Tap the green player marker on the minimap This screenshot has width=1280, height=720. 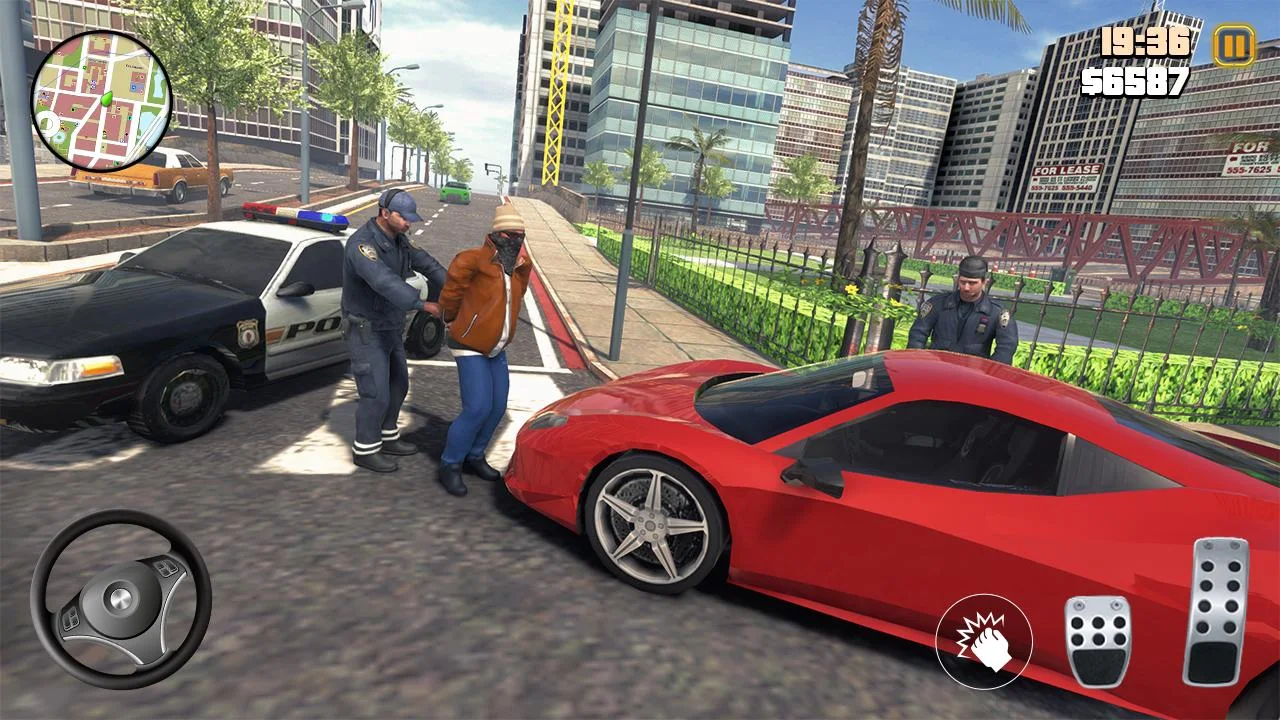(x=106, y=100)
